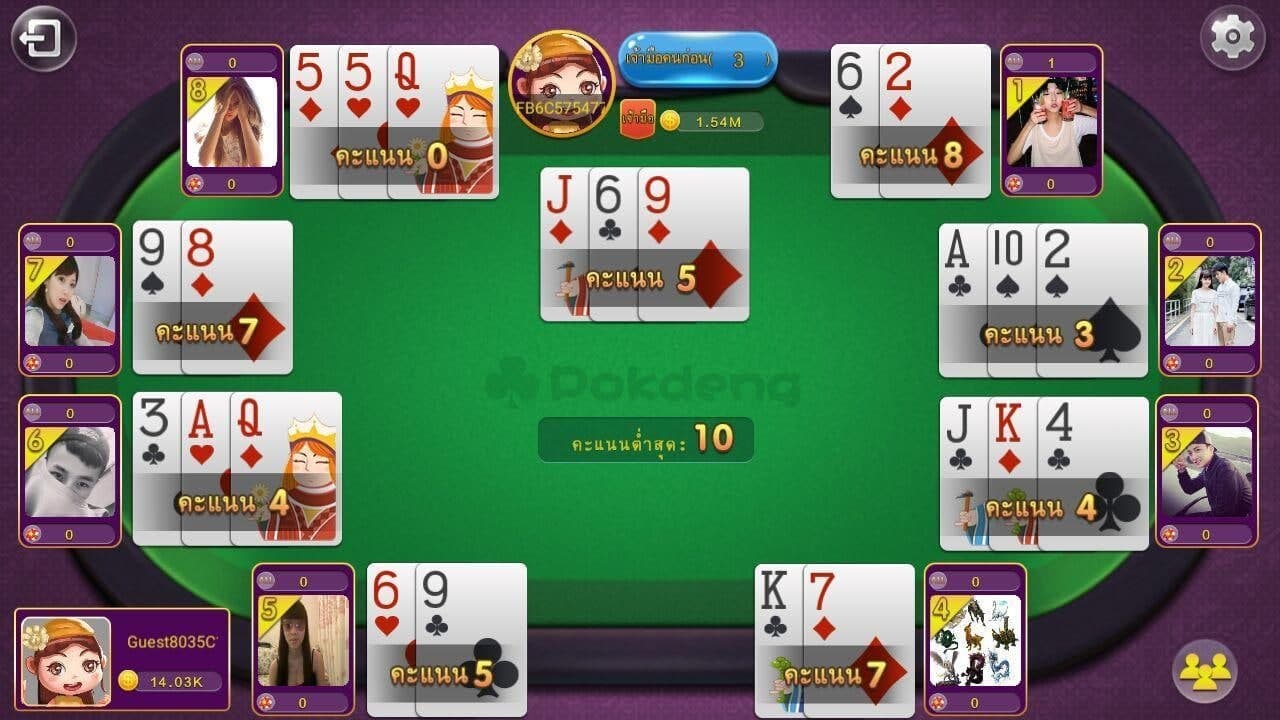1280x720 pixels.
Task: View seat 8 player profile
Action: pos(232,121)
